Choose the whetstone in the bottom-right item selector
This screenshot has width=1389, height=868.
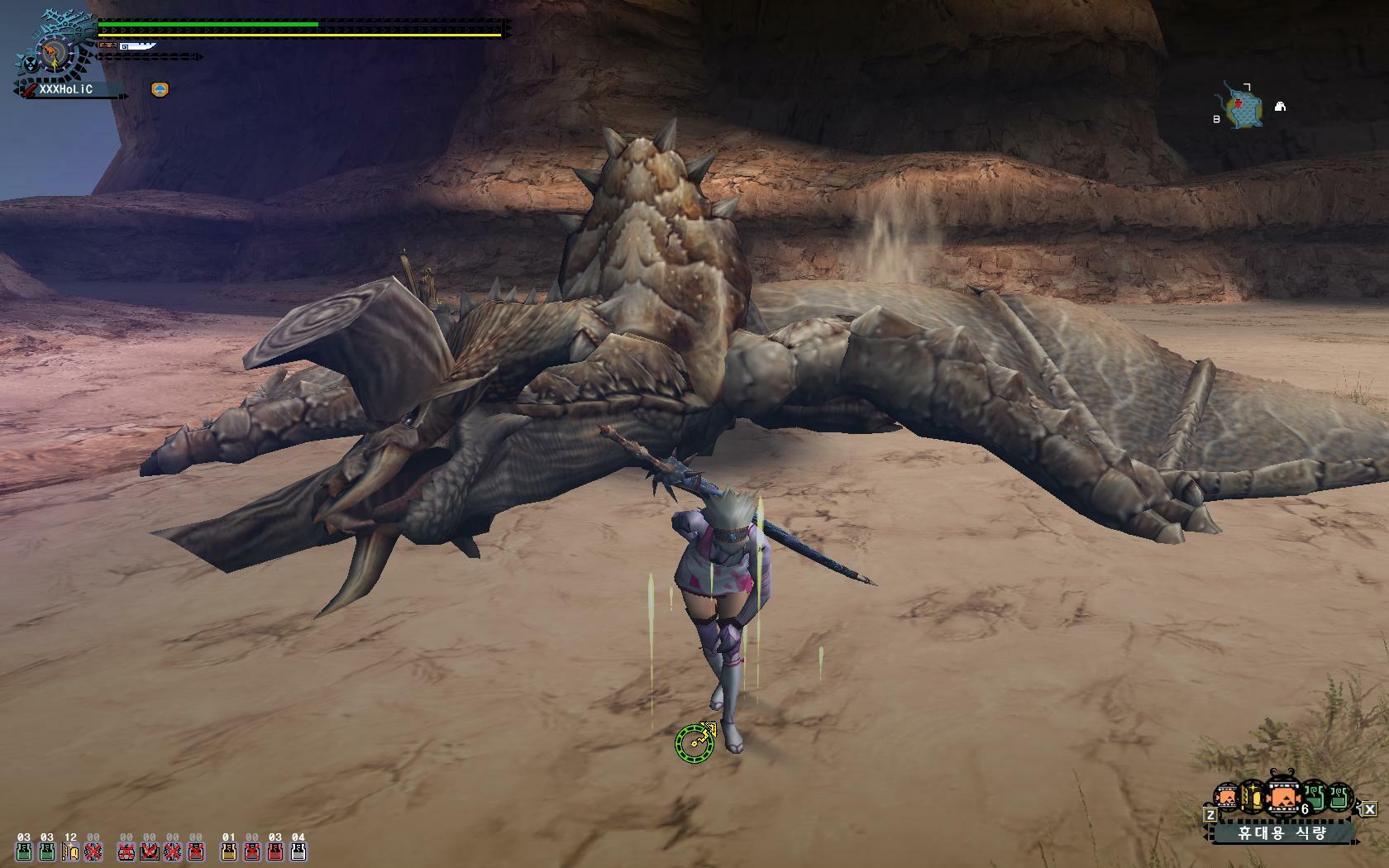[1251, 799]
